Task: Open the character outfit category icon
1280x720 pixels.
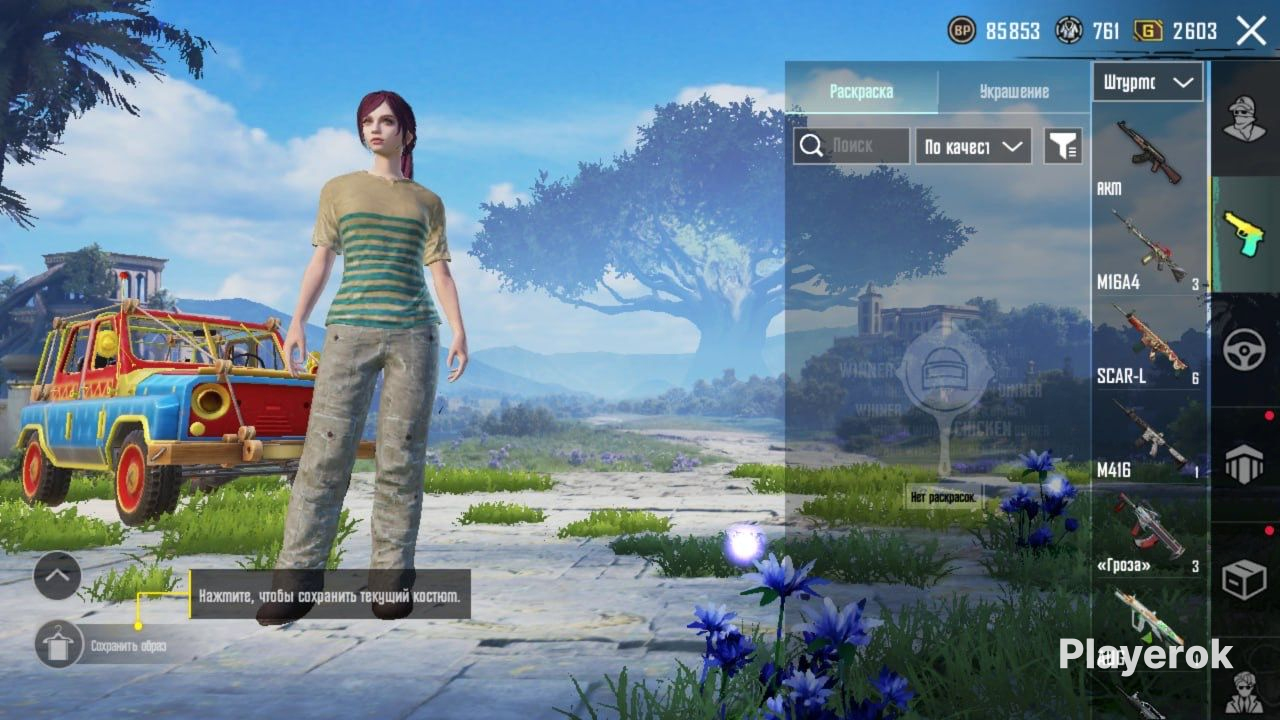Action: [x=1244, y=118]
